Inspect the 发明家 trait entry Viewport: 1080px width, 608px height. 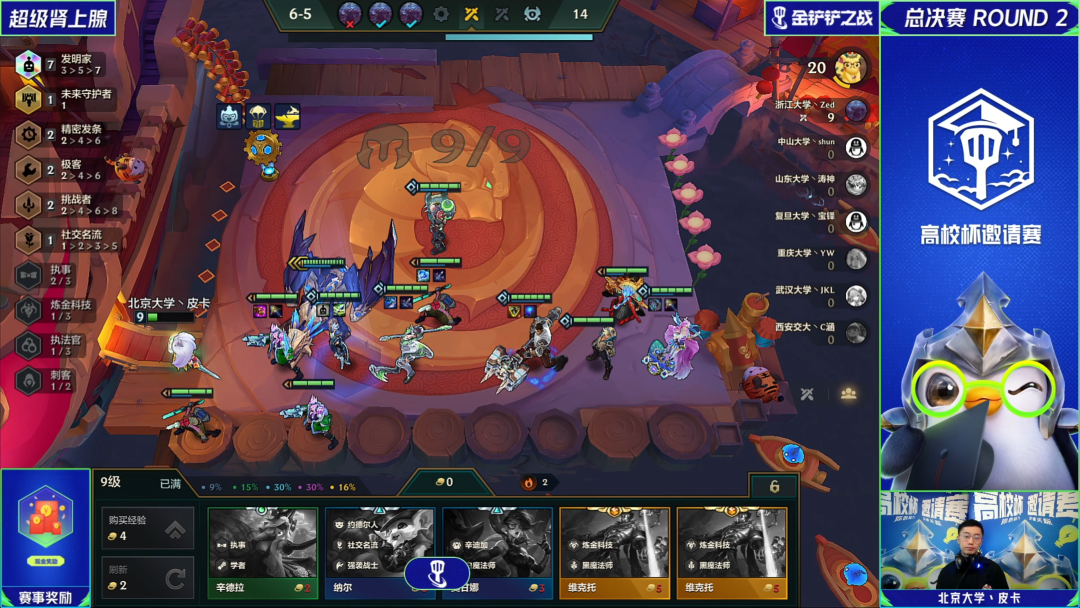point(60,65)
